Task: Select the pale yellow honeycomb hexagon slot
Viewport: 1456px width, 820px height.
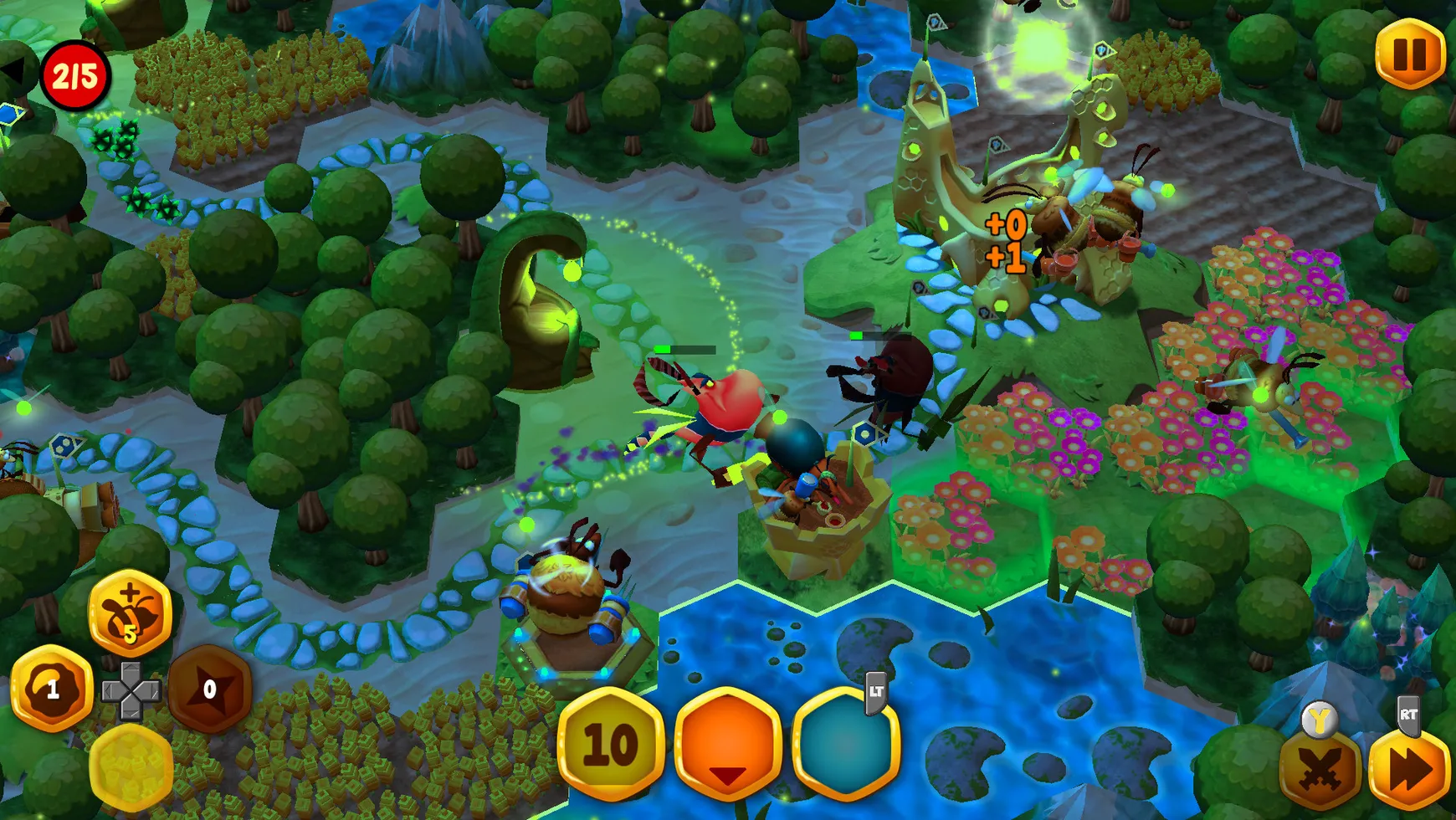Action: click(131, 766)
